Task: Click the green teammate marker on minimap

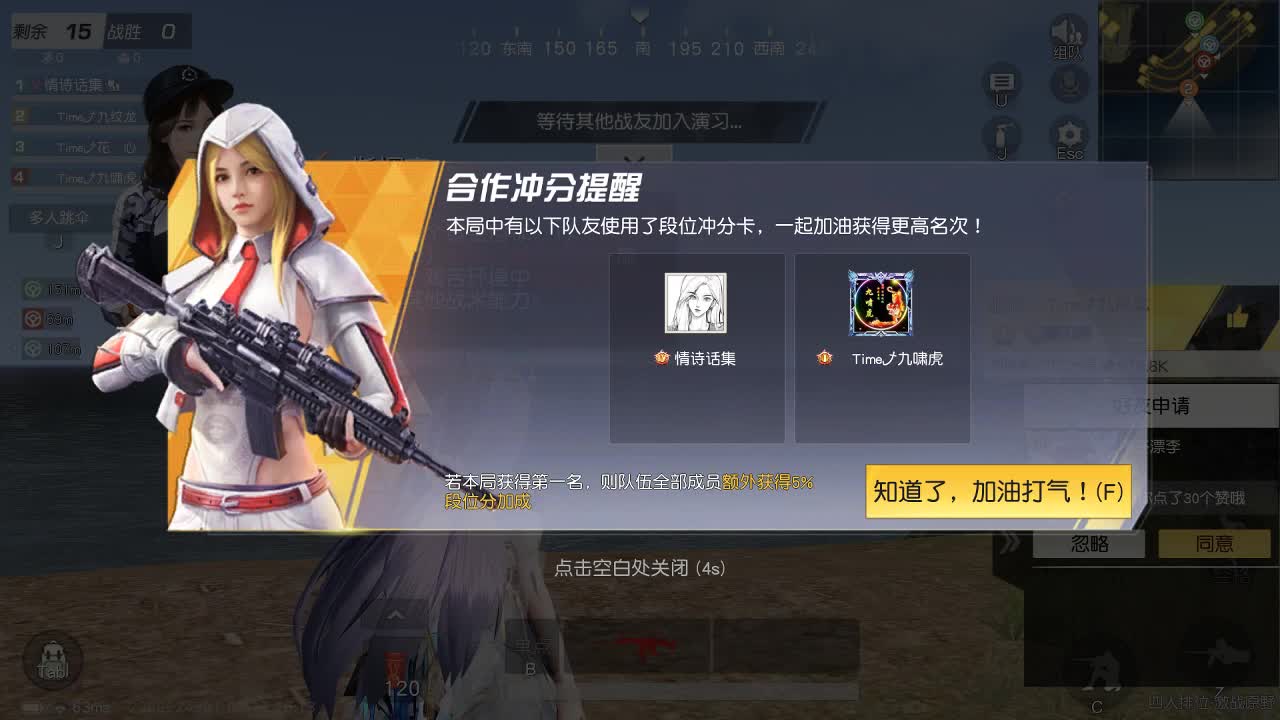Action: coord(1194,20)
